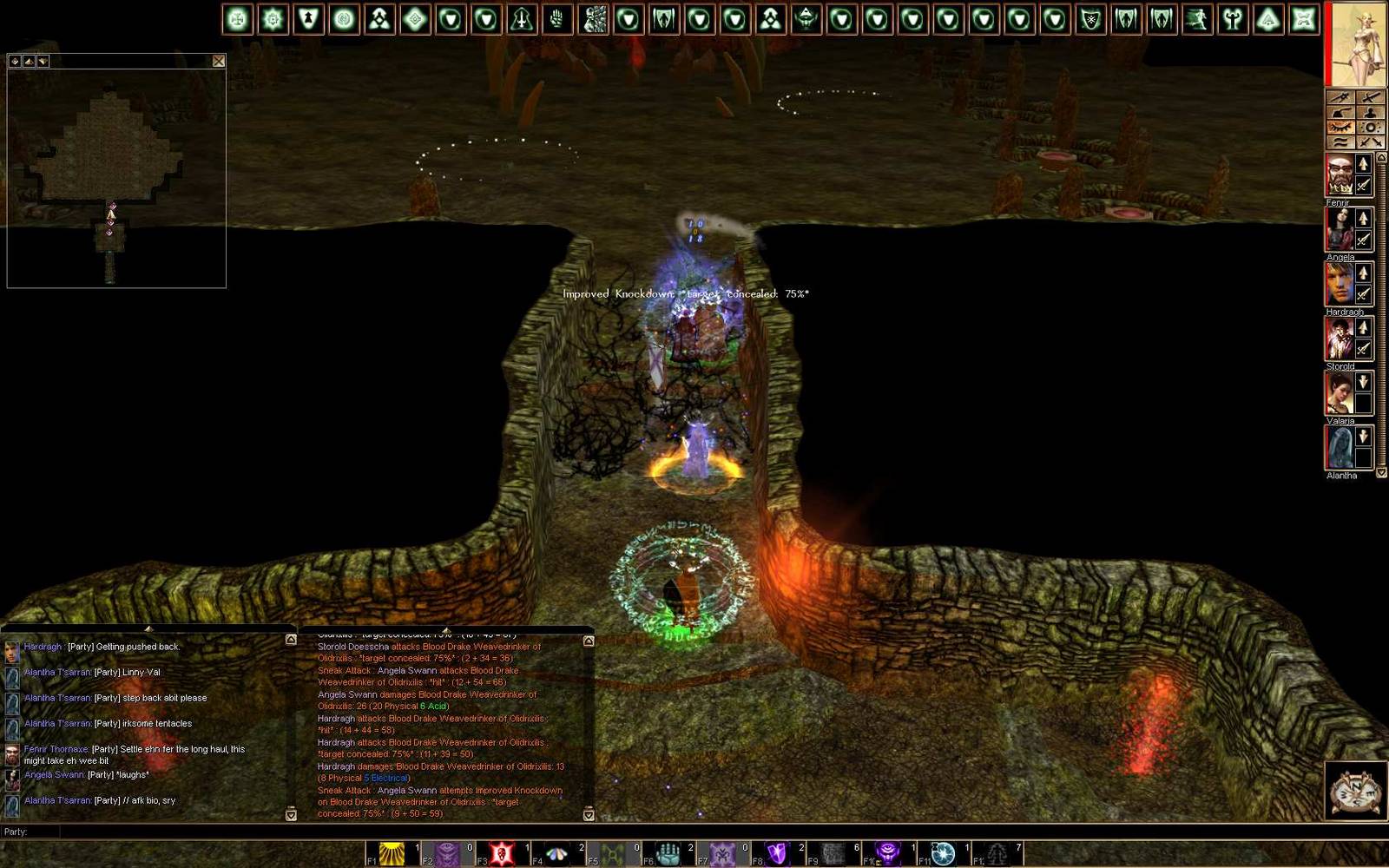Open the compass button in the corner
This screenshot has width=1389, height=868.
tap(1354, 790)
